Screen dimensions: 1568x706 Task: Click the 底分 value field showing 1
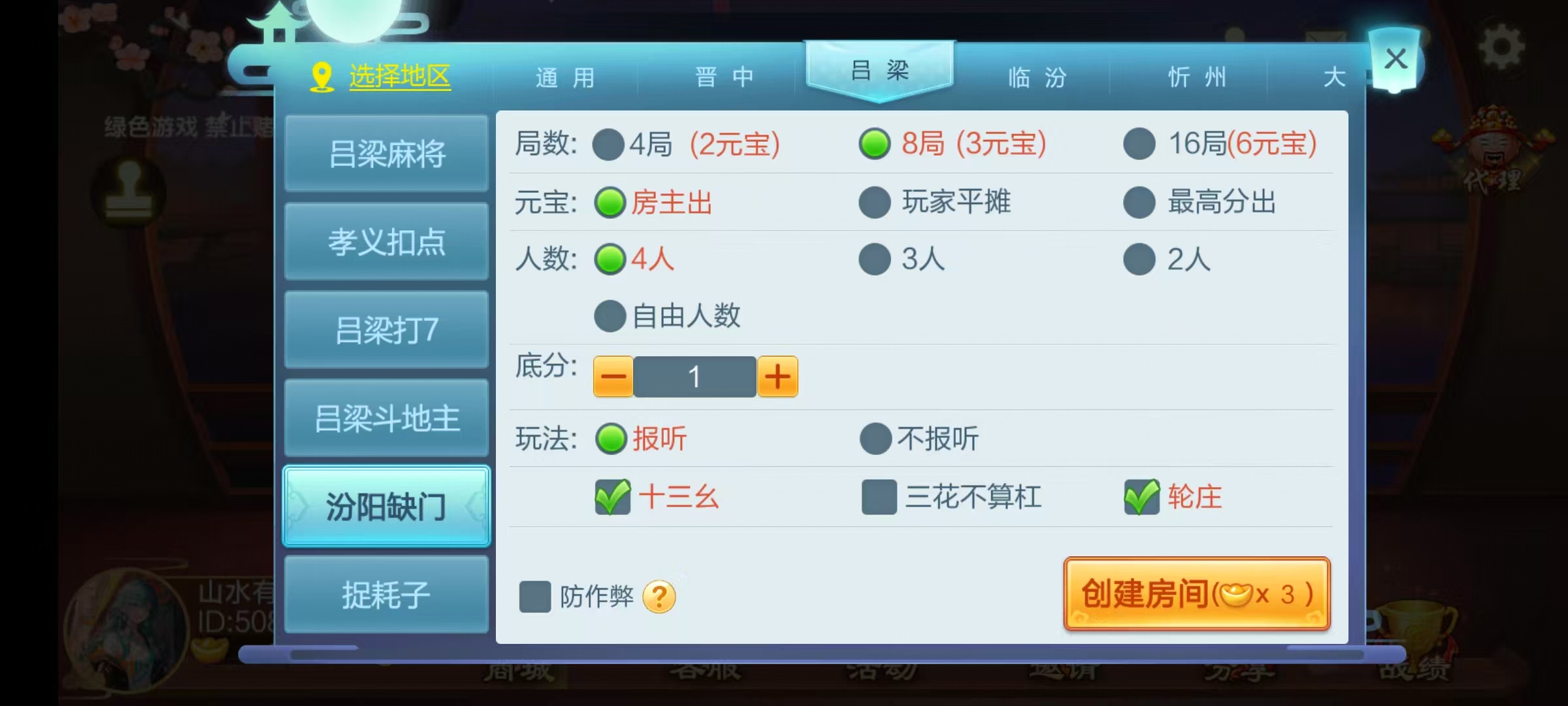[x=694, y=377]
